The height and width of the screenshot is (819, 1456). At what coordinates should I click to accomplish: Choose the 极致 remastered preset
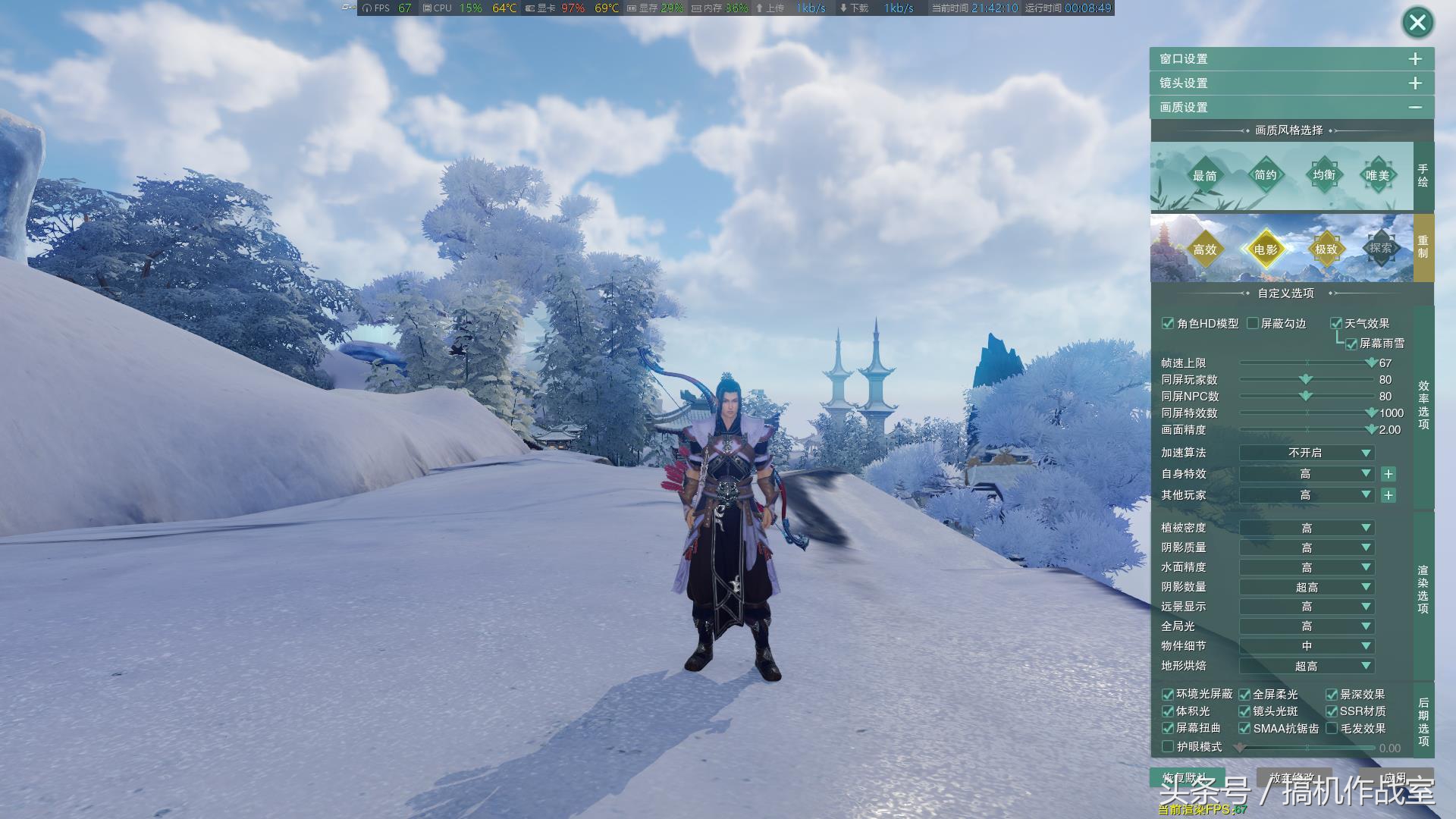click(x=1326, y=249)
